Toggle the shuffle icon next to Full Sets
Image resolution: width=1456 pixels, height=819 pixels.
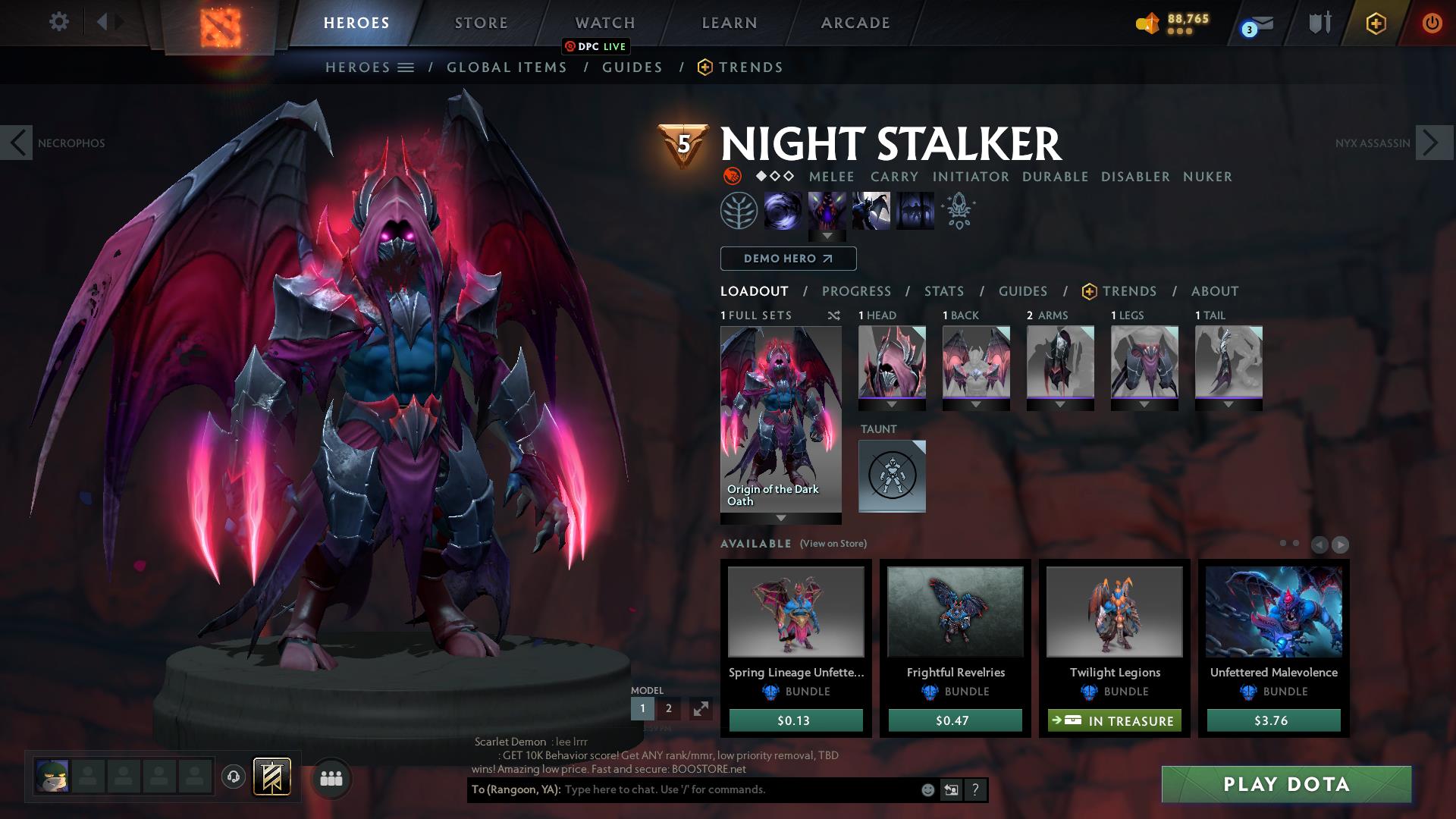click(x=834, y=316)
